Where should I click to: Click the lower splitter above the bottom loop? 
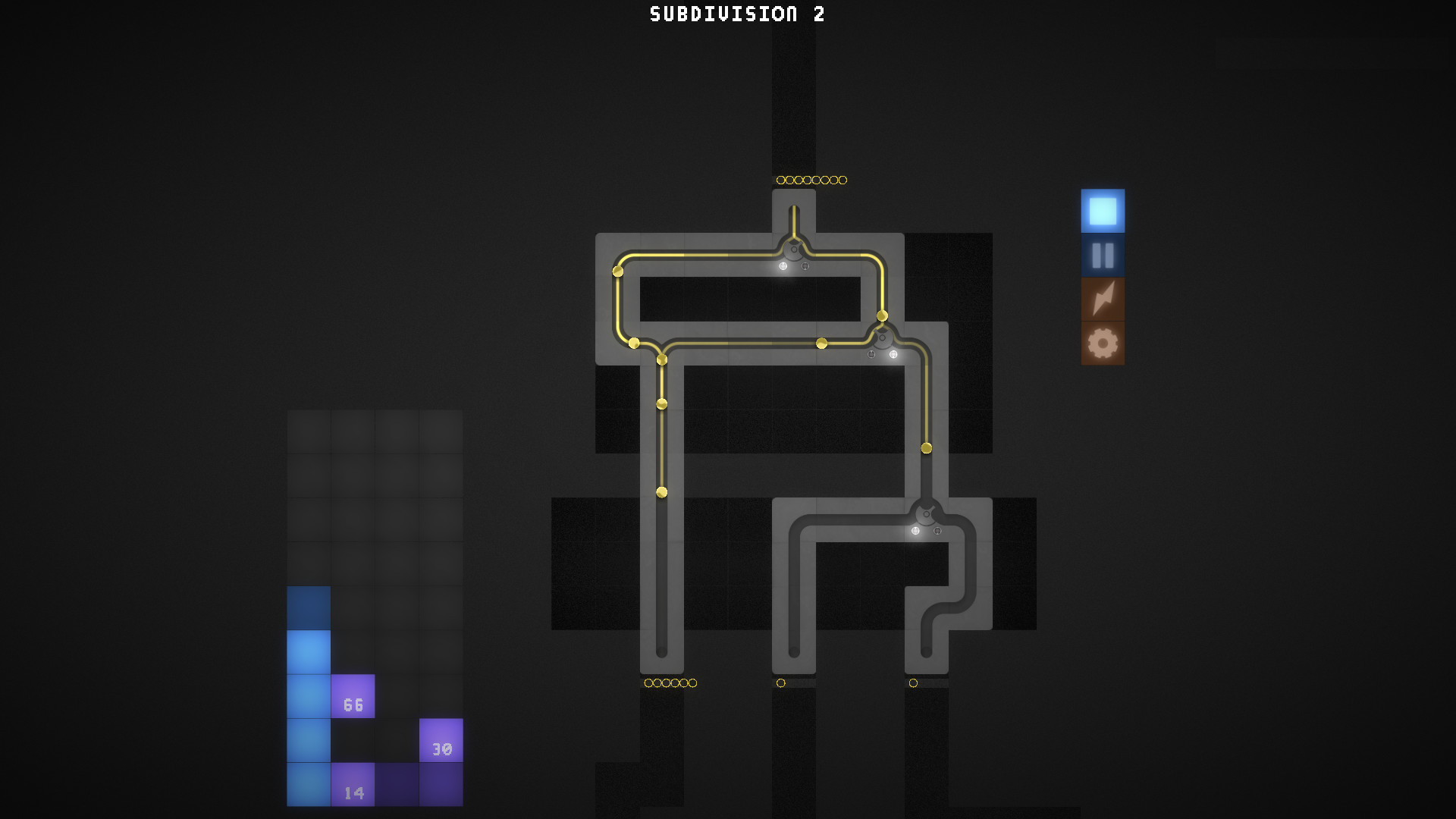coord(925,515)
